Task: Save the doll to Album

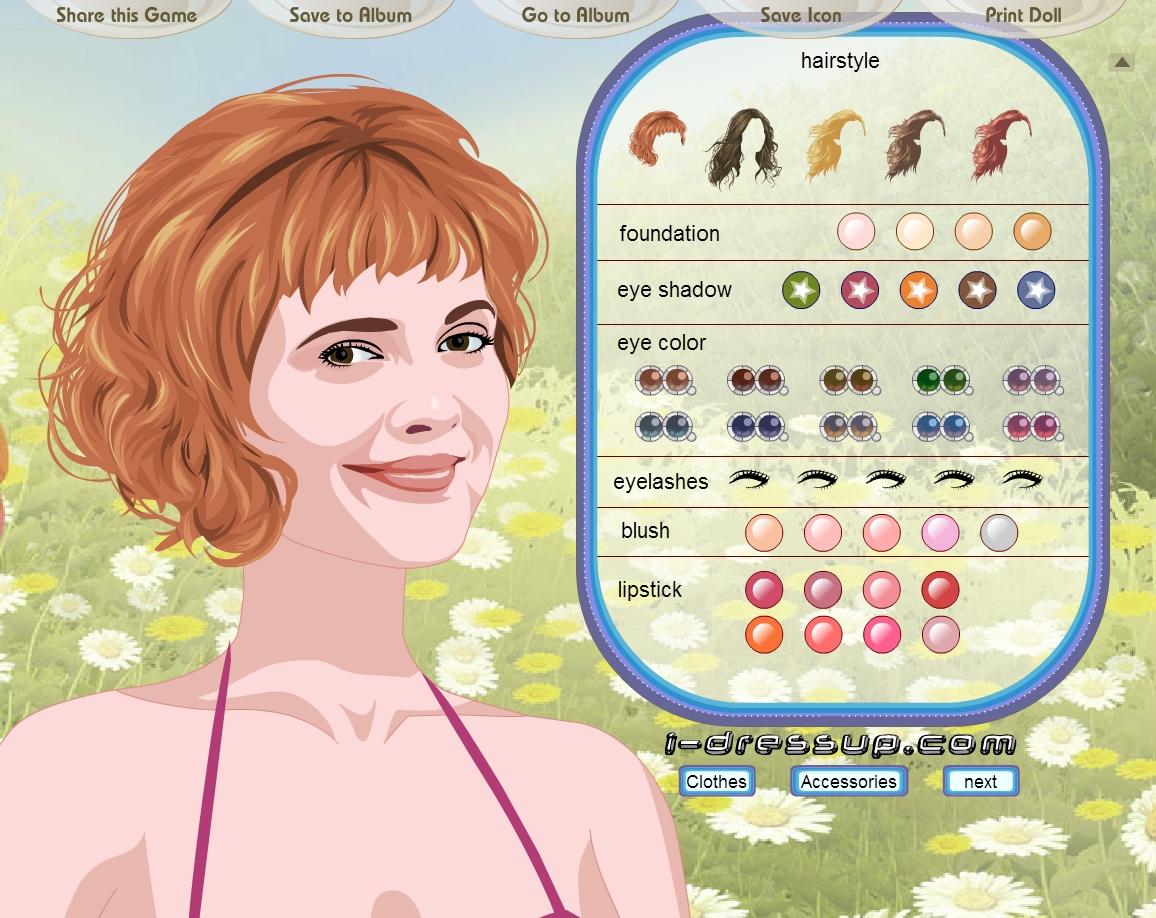Action: [x=350, y=15]
